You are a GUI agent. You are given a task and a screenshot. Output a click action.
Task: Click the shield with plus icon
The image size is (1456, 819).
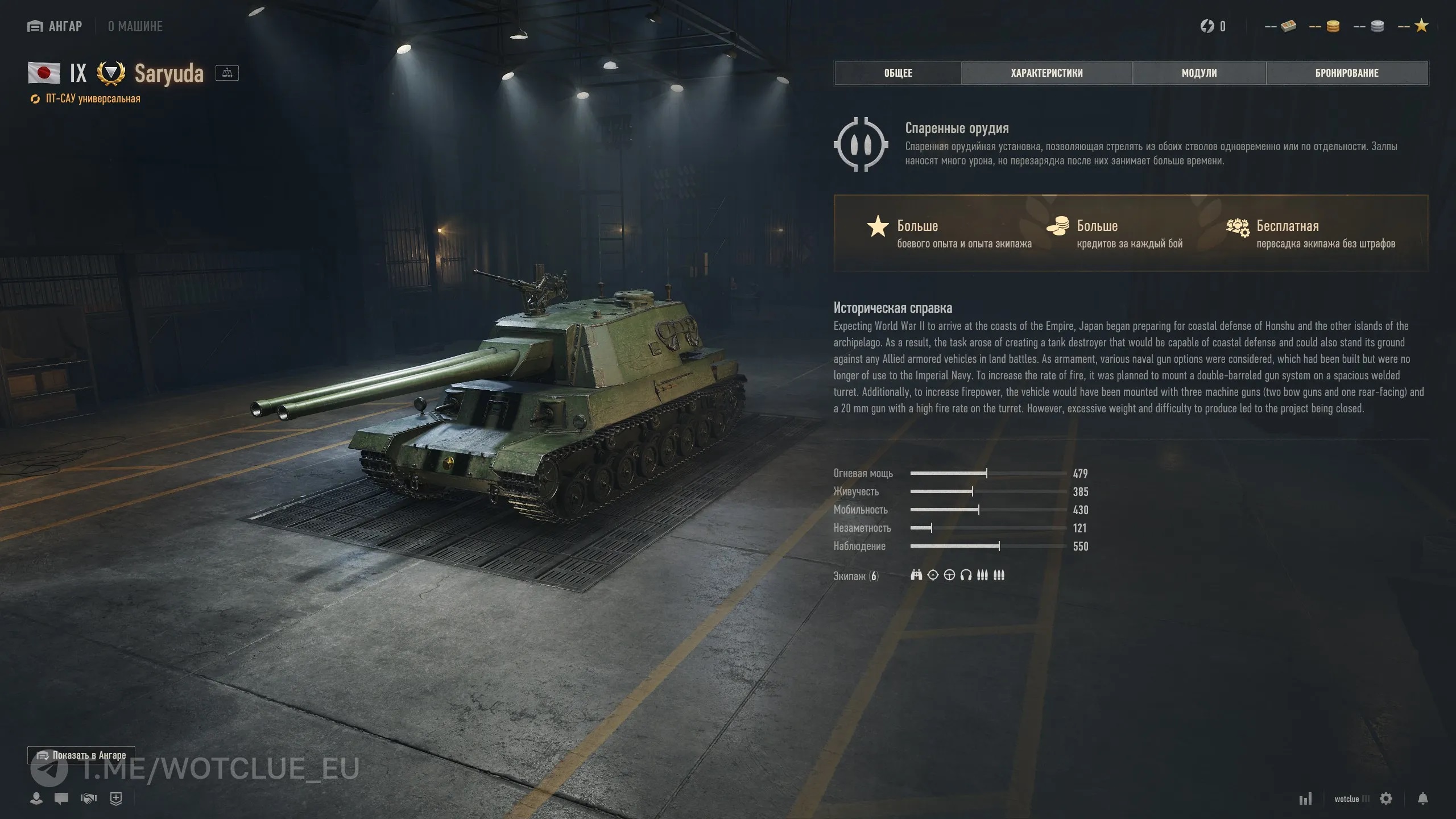coord(116,799)
